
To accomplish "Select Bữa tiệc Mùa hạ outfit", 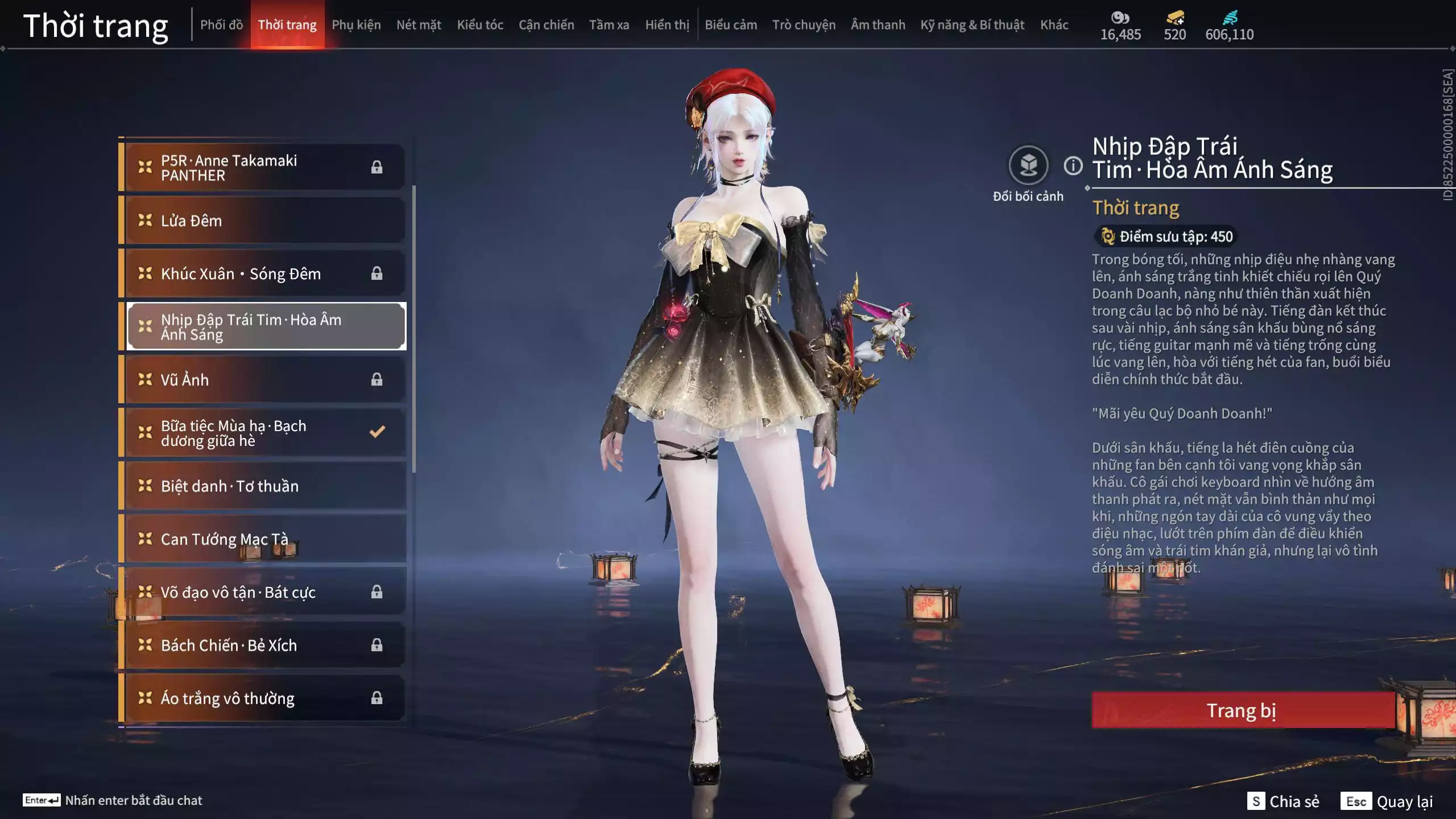I will 264,433.
